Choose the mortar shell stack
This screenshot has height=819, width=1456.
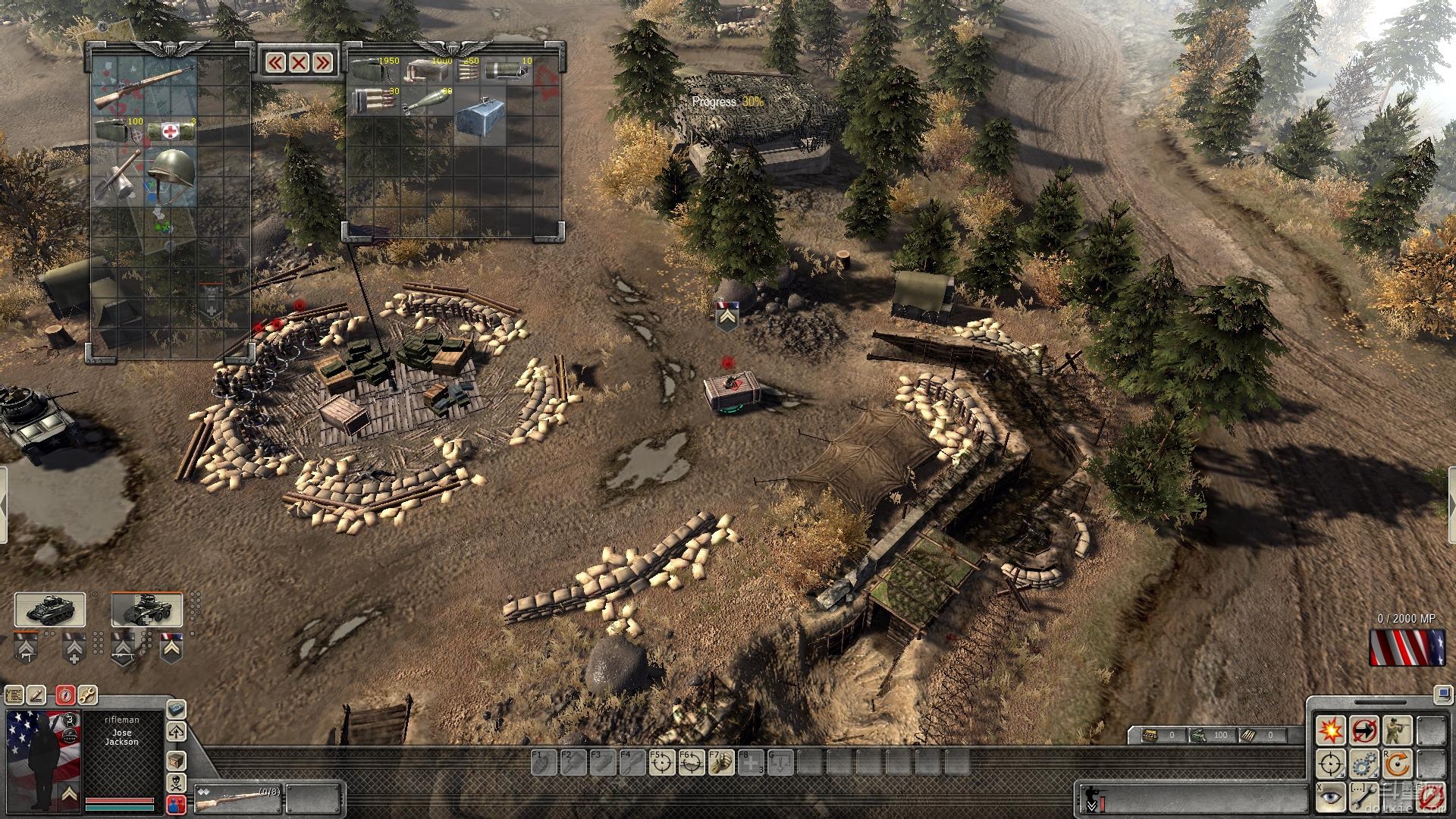pos(426,102)
